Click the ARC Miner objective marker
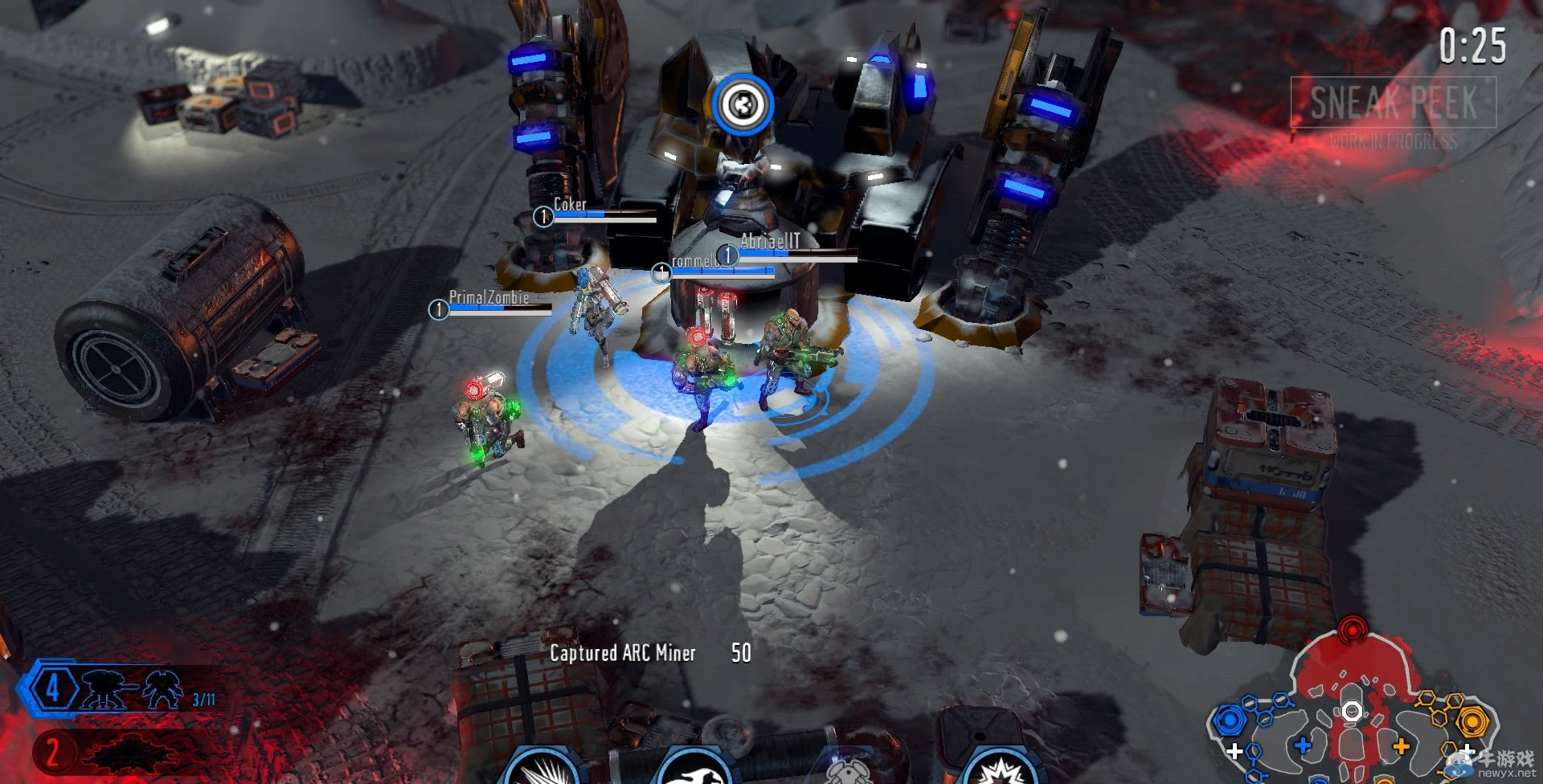This screenshot has width=1543, height=784. pos(742,104)
